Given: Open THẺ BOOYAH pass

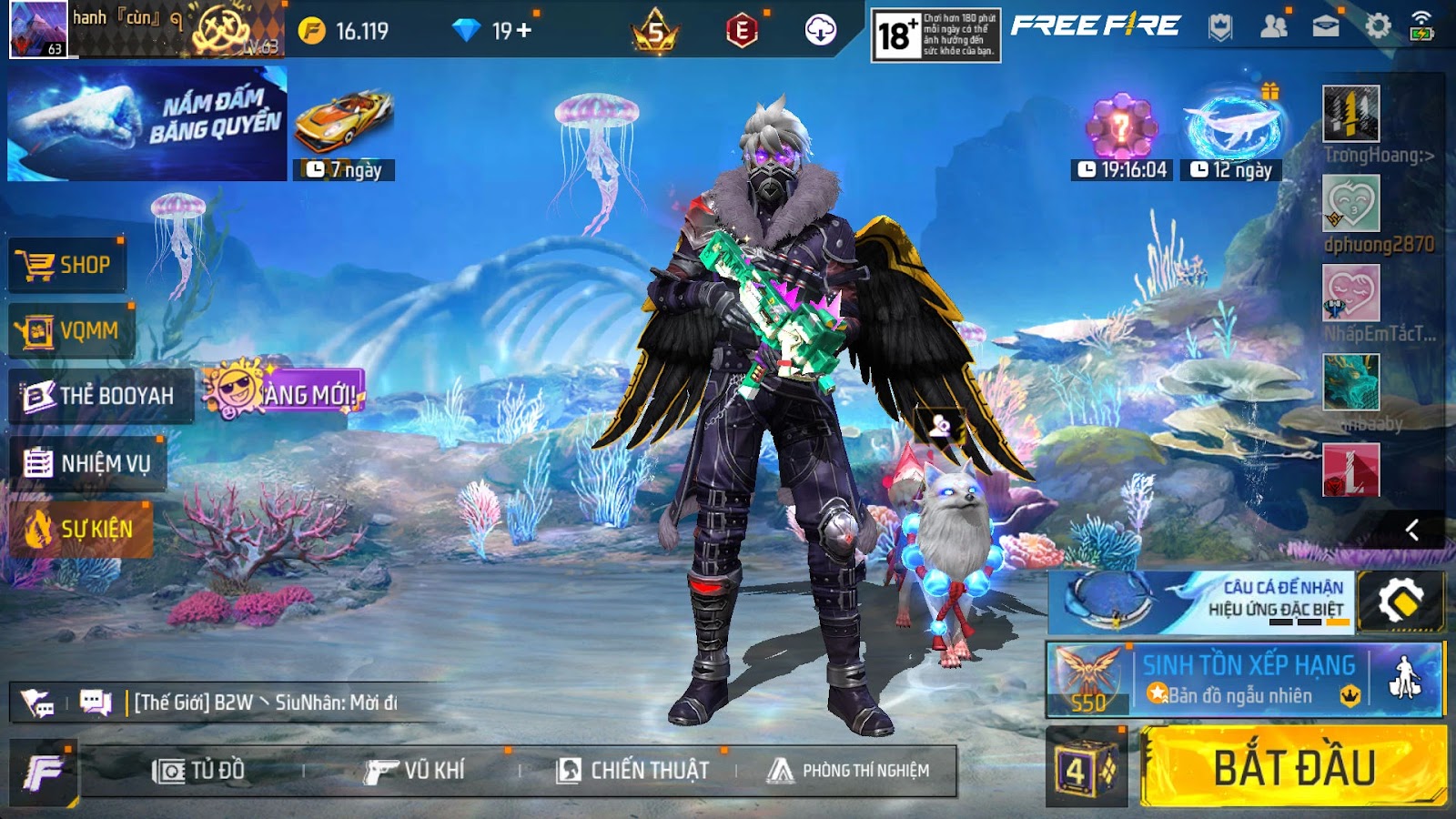Looking at the screenshot, I should pyautogui.click(x=100, y=396).
